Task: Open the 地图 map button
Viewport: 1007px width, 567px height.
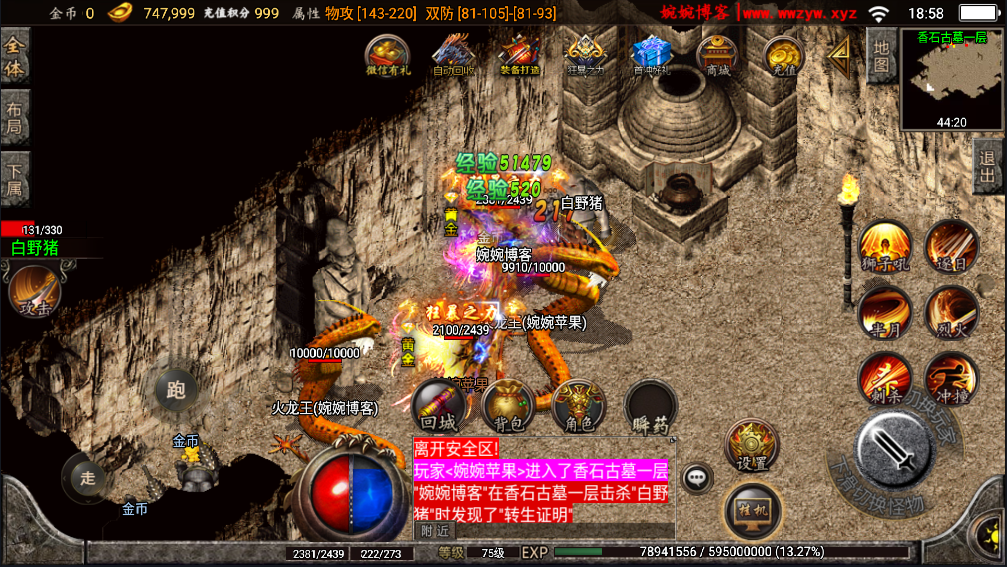Action: pyautogui.click(x=880, y=56)
